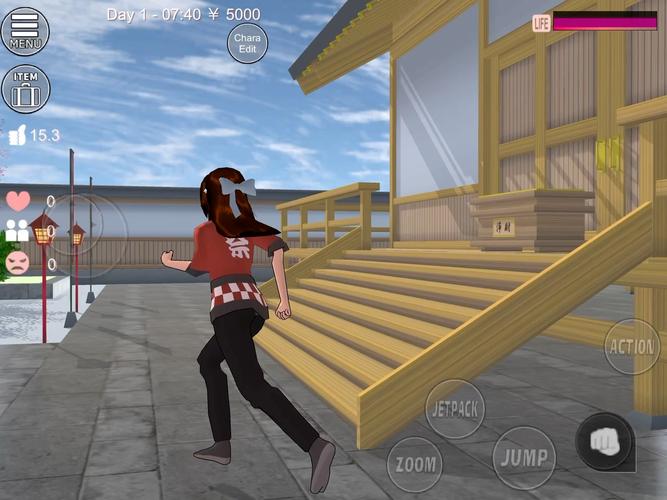The height and width of the screenshot is (500, 667).
Task: Tap the ZOOM button
Action: (x=415, y=465)
